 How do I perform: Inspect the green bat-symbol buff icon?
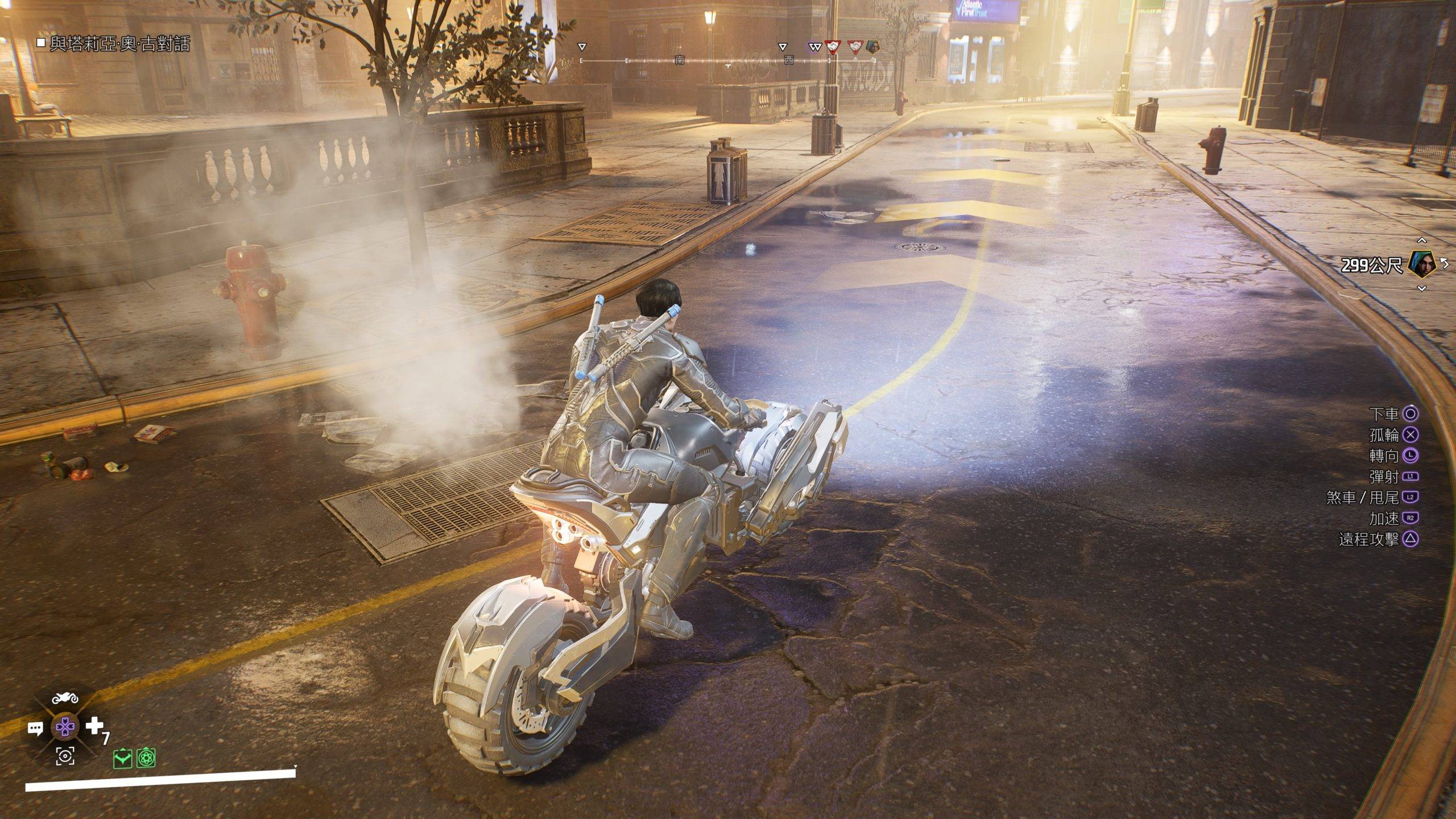(x=122, y=758)
